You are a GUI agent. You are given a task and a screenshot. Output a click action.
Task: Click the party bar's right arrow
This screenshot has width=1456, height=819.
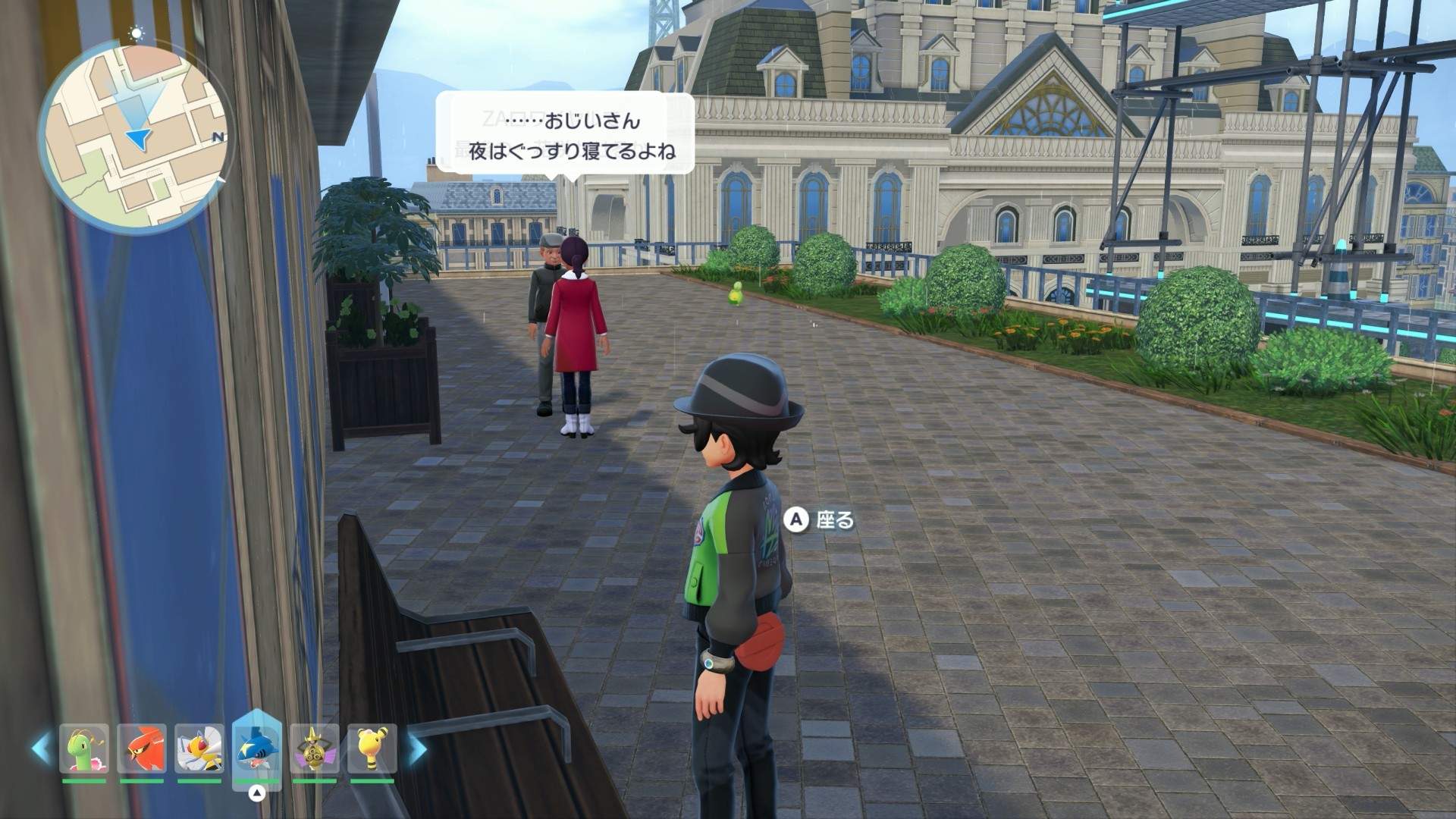point(417,748)
